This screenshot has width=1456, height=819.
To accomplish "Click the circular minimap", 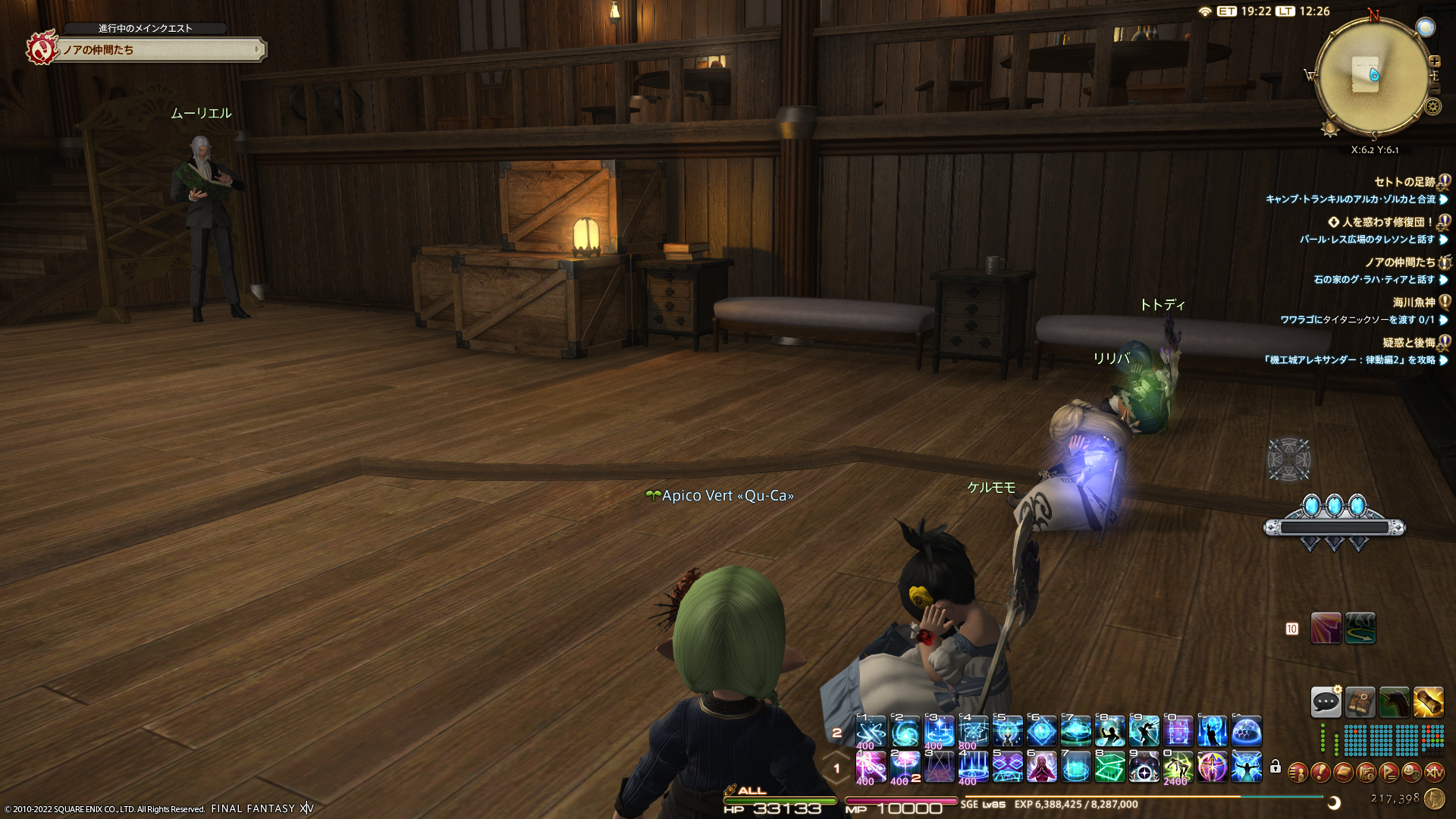I will click(1372, 76).
